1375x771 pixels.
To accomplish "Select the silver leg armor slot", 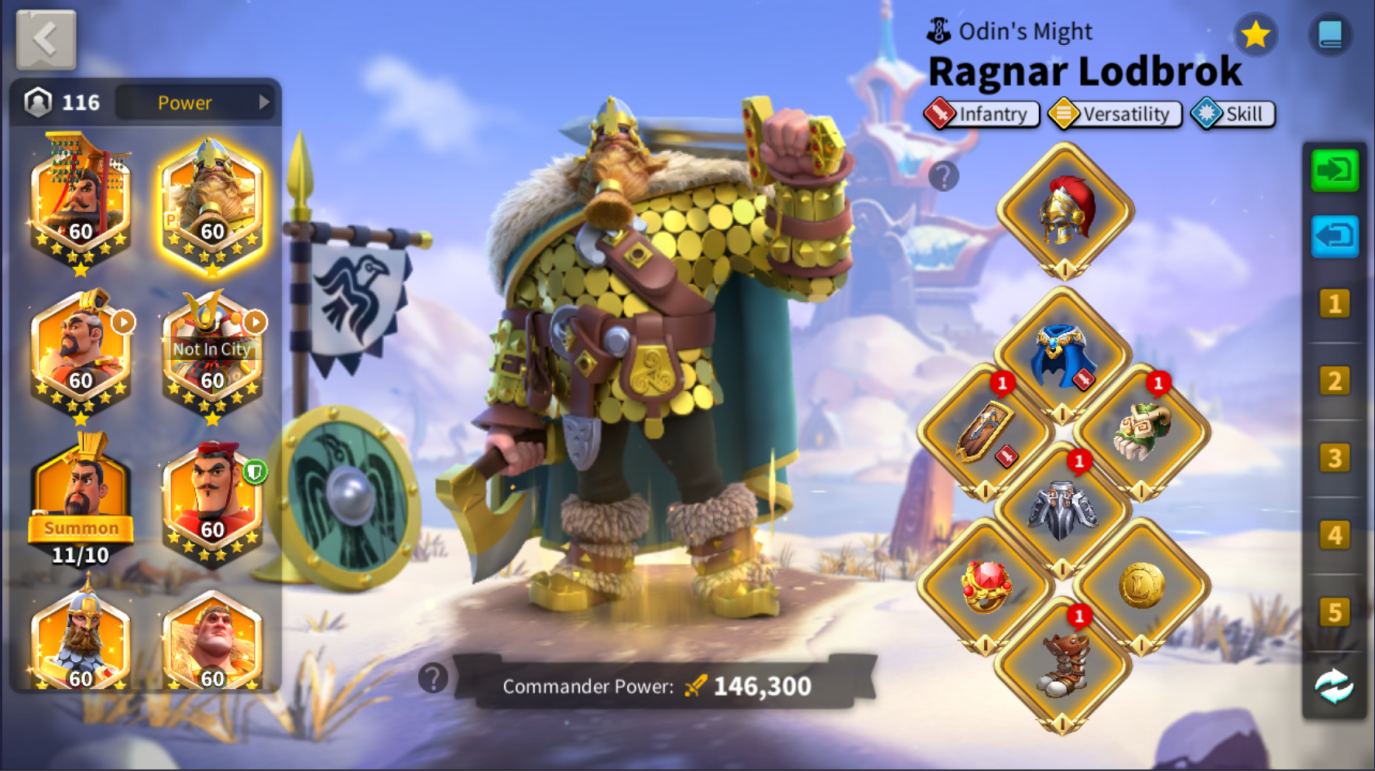I will pyautogui.click(x=1063, y=509).
